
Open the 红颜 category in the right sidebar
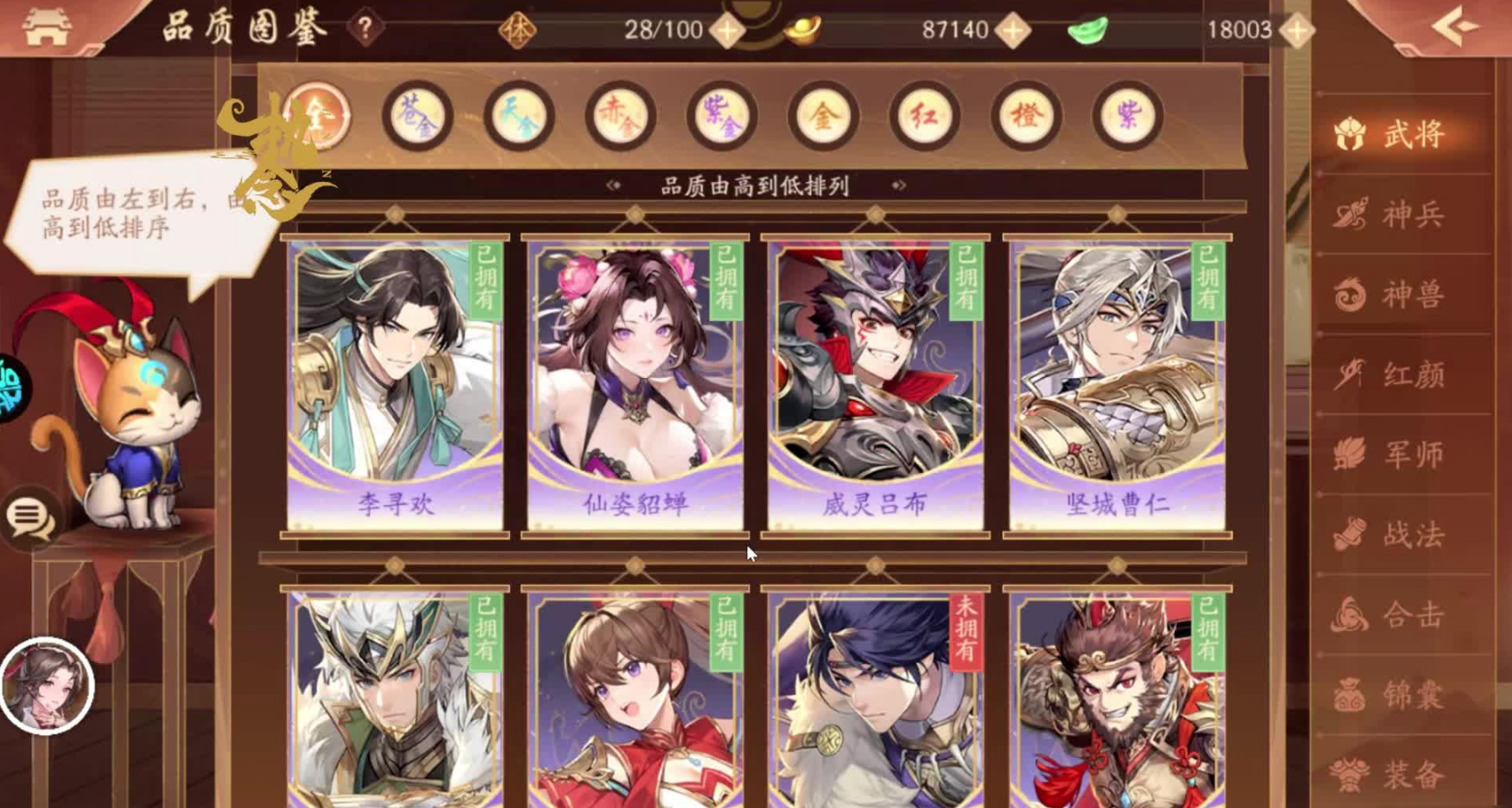(1401, 375)
